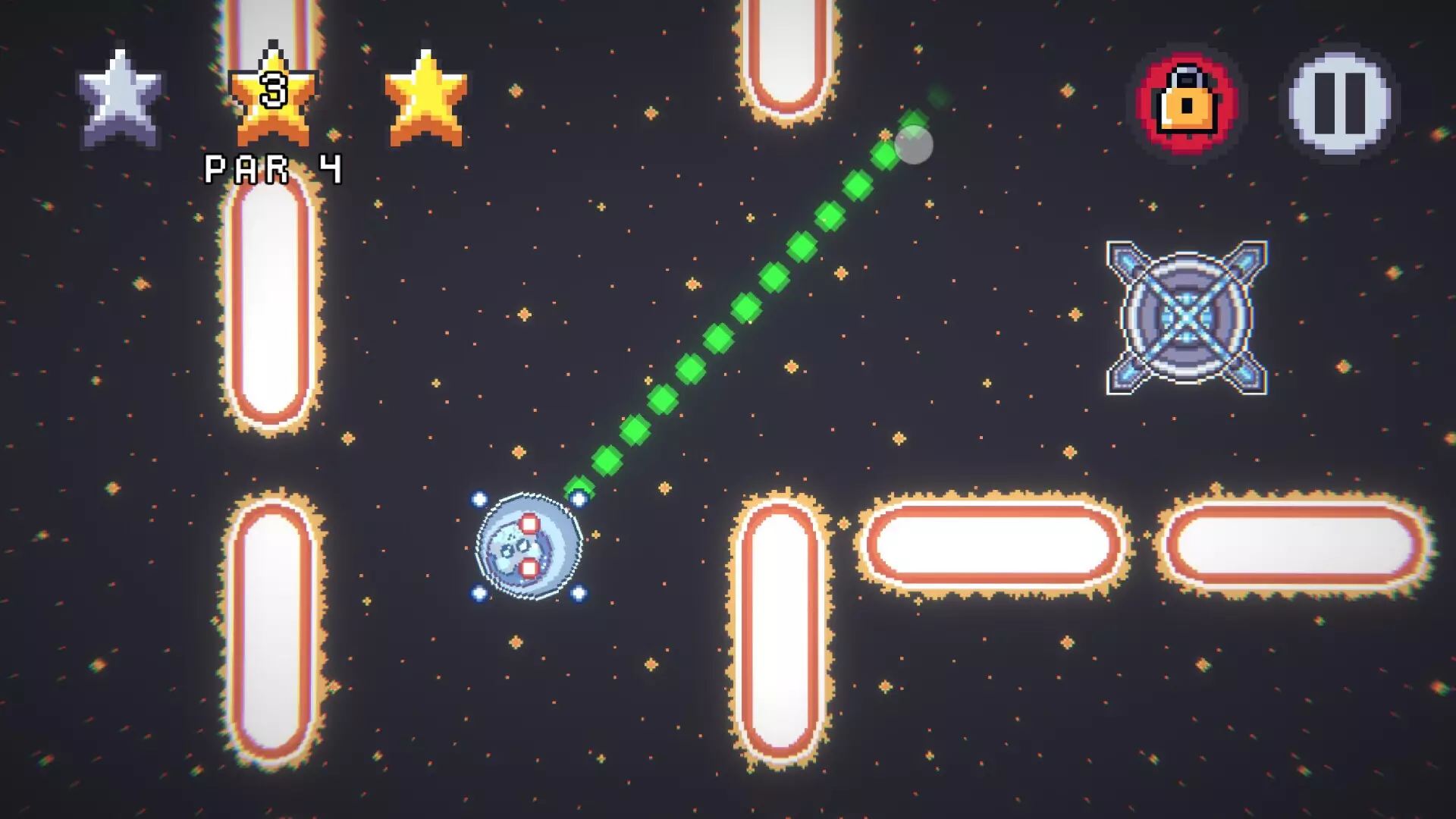Pause the game with the pause button
Image resolution: width=1456 pixels, height=819 pixels.
[1339, 103]
